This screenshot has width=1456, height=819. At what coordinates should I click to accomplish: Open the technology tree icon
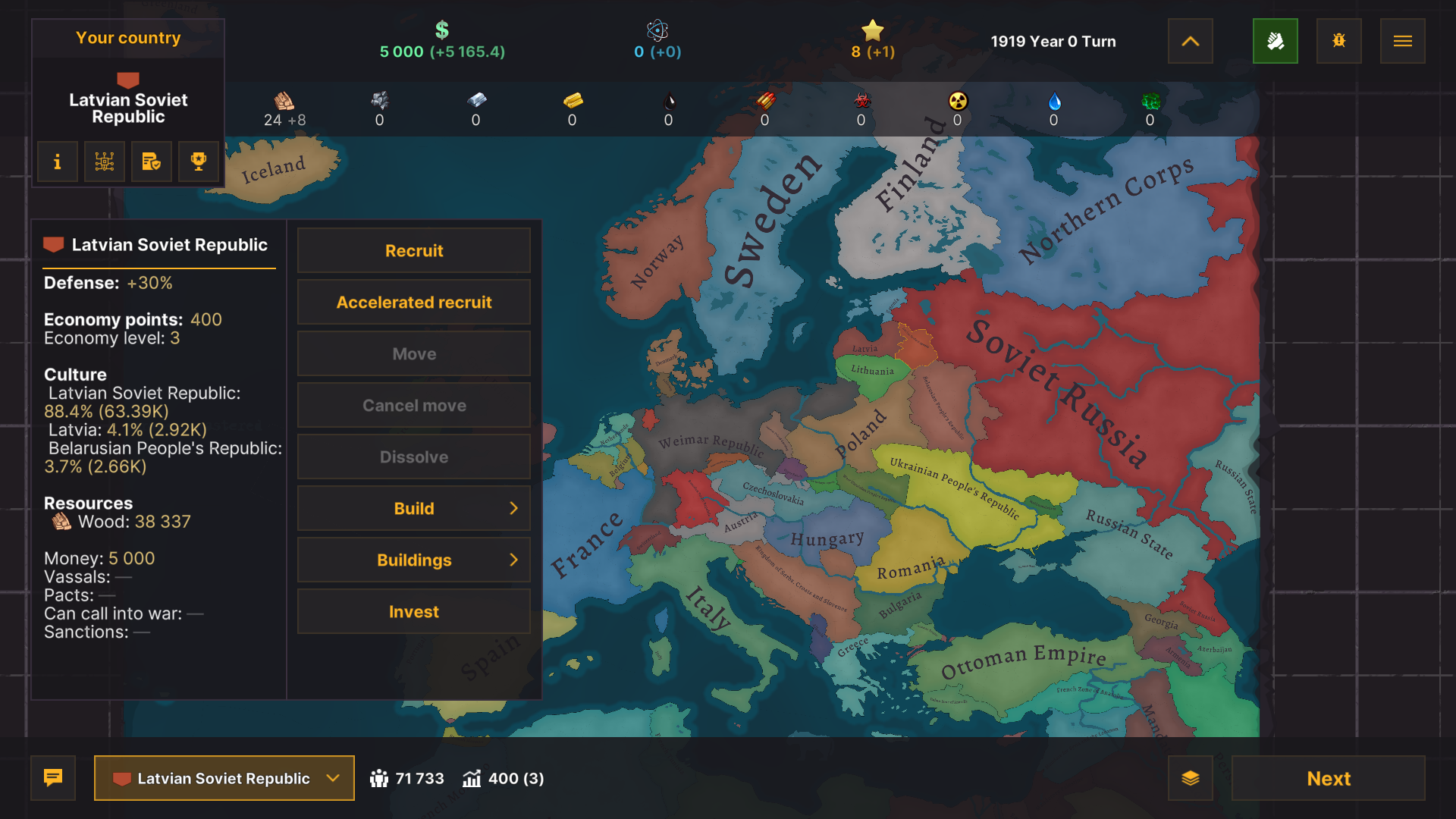click(104, 162)
